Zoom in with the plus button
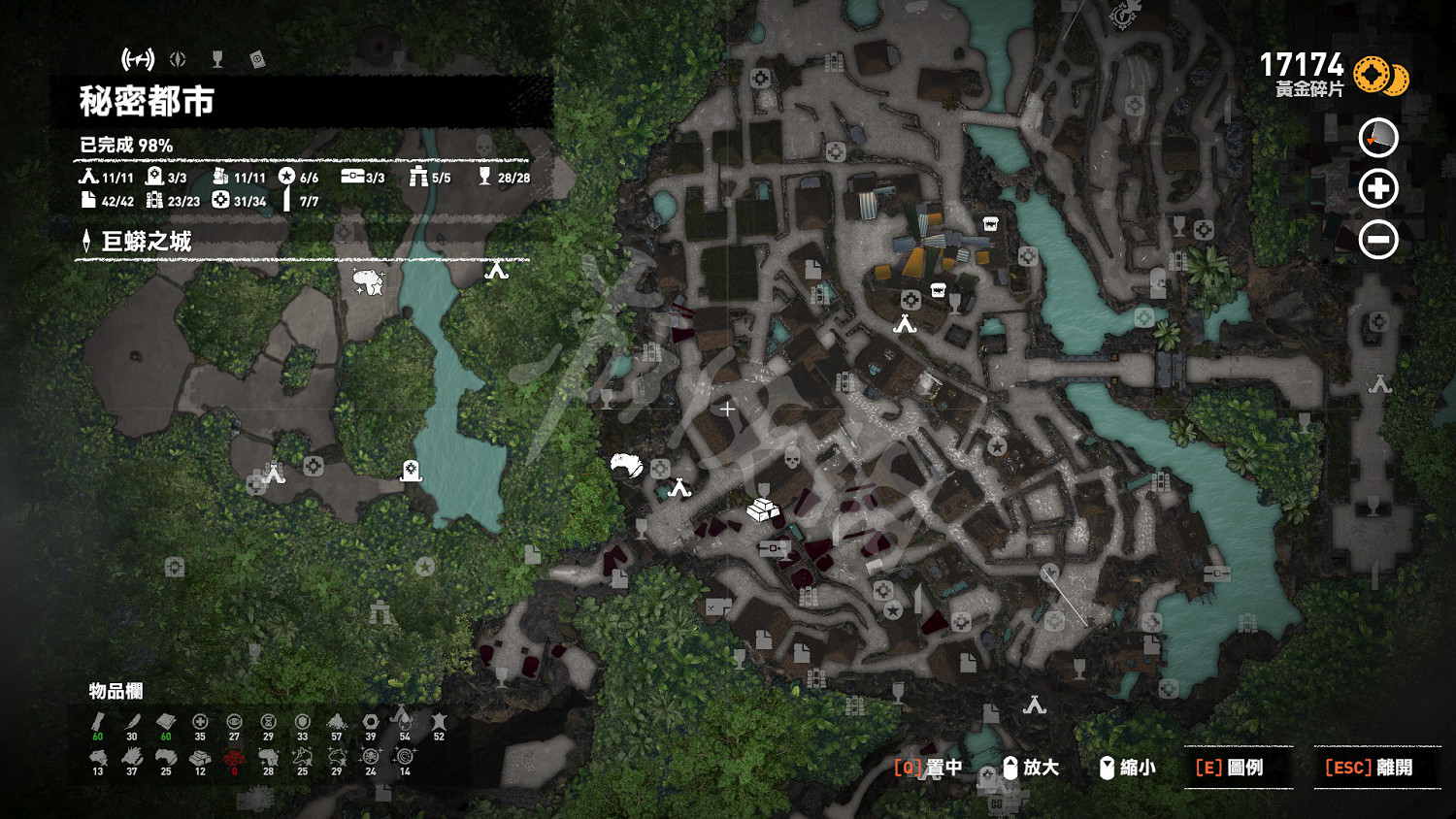1456x819 pixels. coord(1378,188)
